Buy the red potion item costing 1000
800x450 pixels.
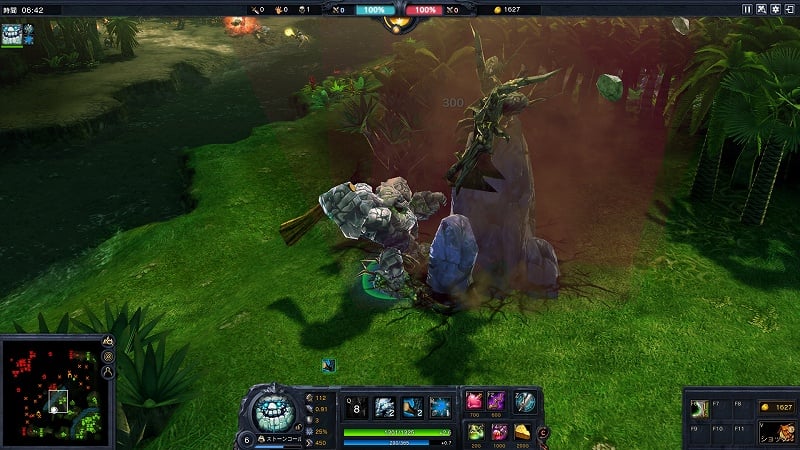tap(497, 432)
